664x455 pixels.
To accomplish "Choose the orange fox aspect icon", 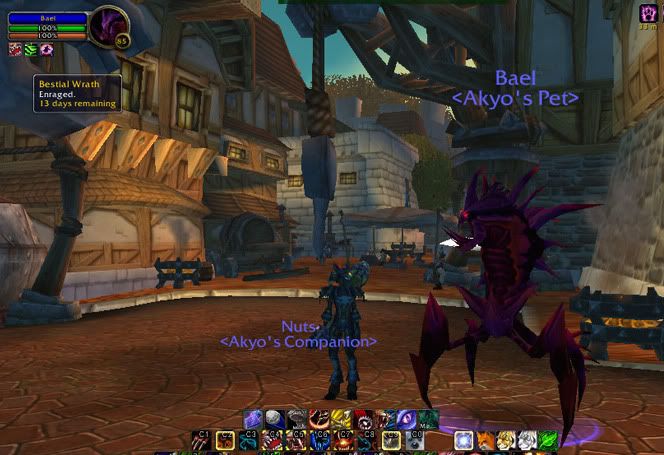I will tap(484, 439).
